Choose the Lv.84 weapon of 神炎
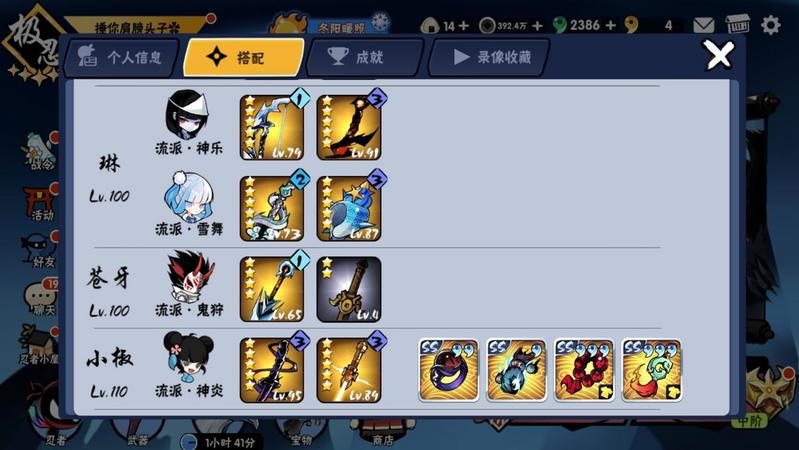This screenshot has width=799, height=450. pyautogui.click(x=349, y=370)
